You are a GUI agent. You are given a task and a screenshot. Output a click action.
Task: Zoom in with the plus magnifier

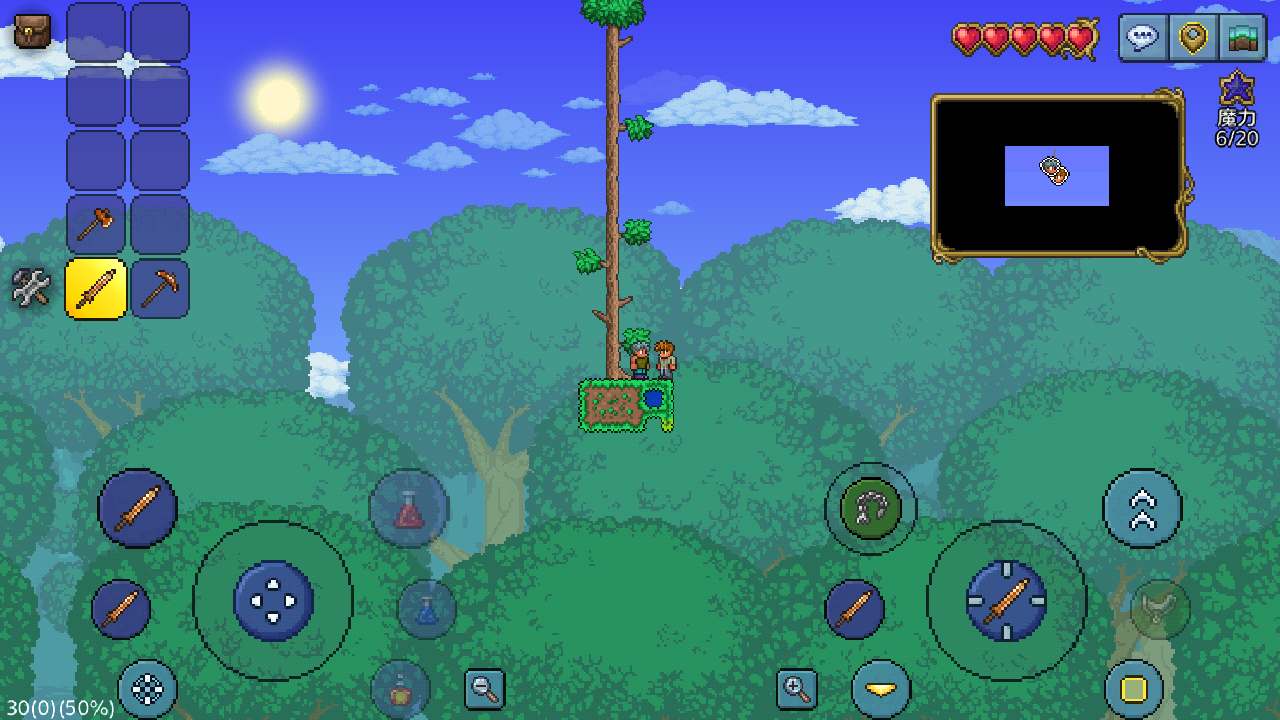(x=797, y=689)
